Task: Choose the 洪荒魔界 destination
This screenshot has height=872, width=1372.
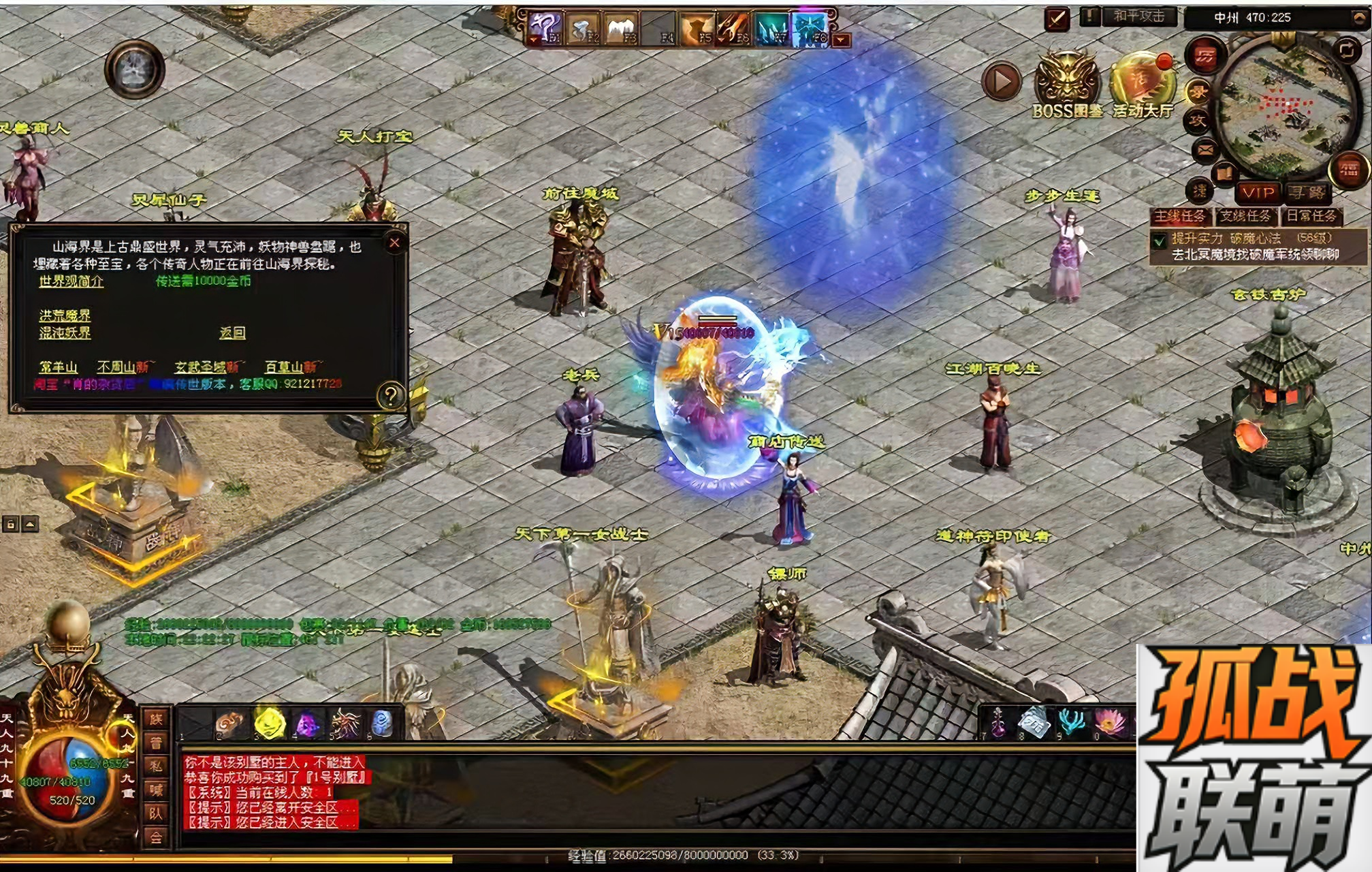Action: coord(65,315)
